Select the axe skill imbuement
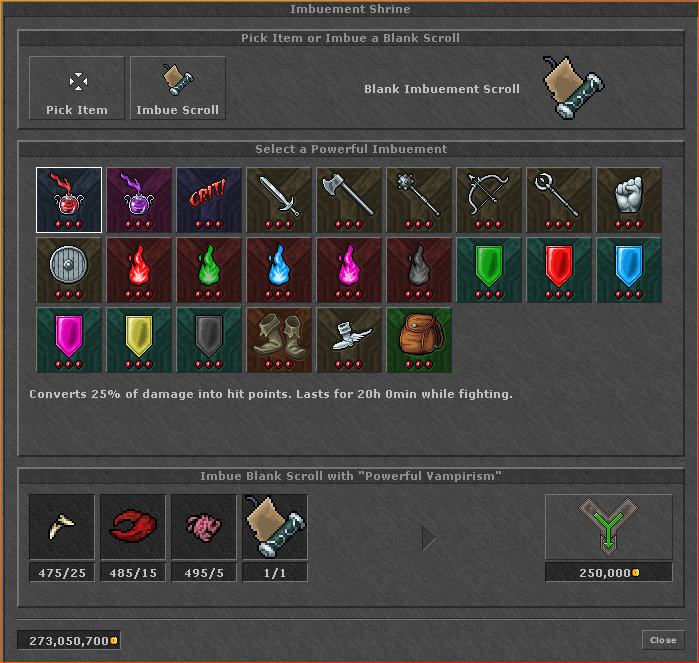The height and width of the screenshot is (663, 699). [x=349, y=199]
